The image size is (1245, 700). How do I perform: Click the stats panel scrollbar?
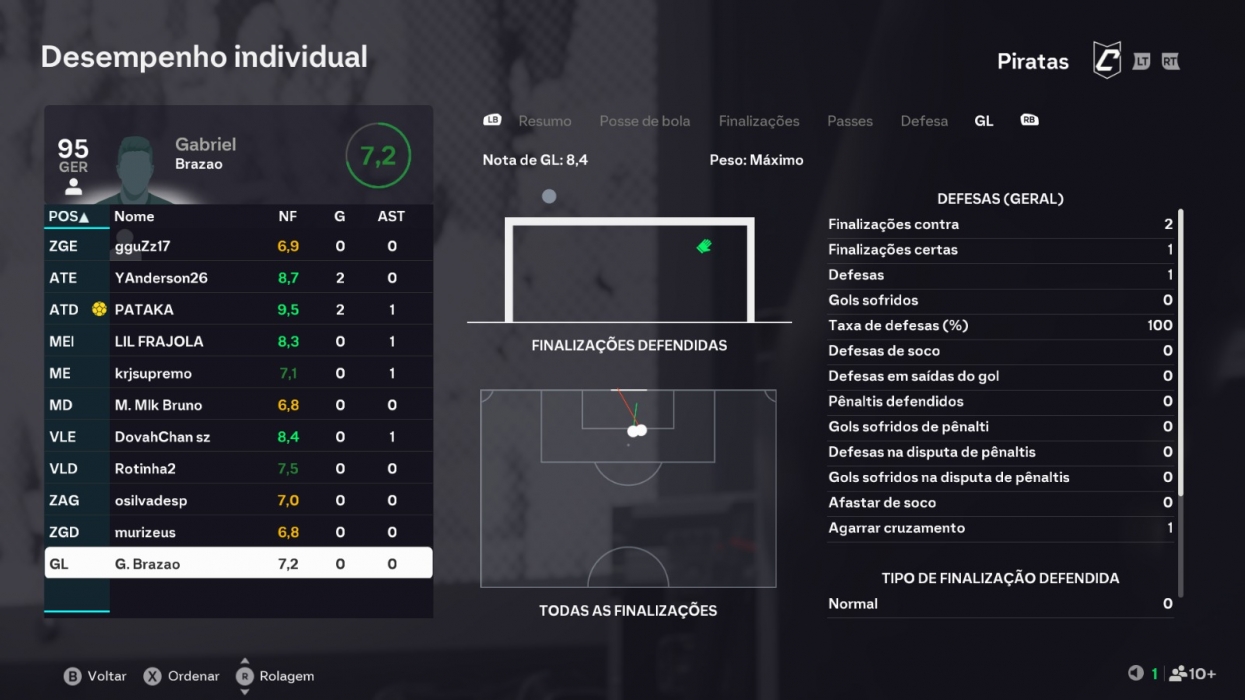click(x=1181, y=350)
